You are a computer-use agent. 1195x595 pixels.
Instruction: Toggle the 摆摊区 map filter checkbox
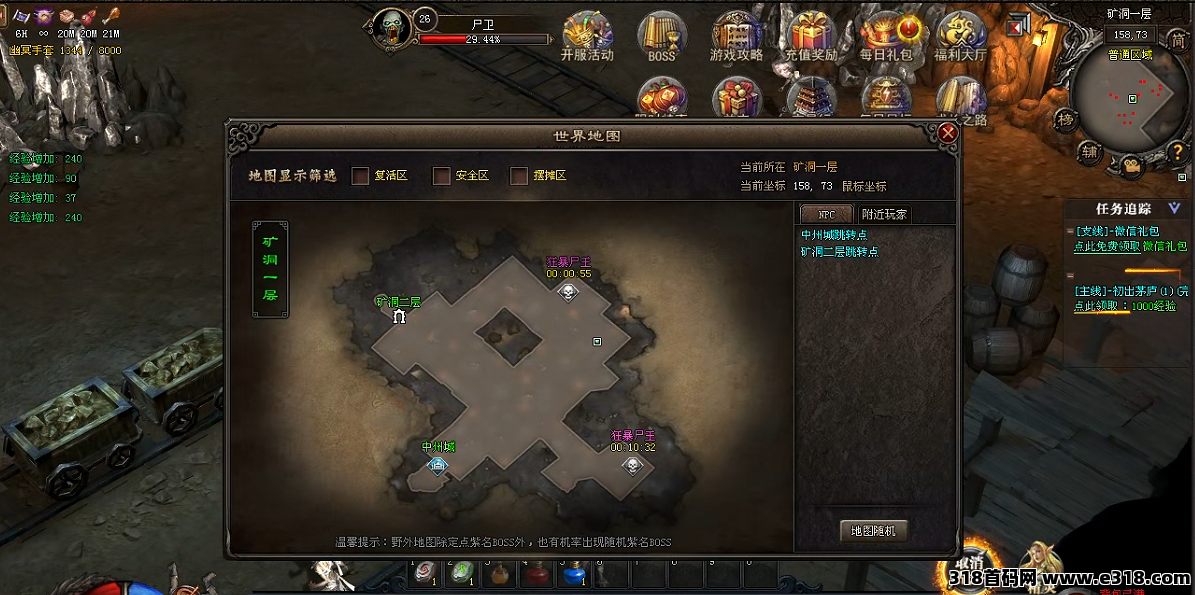coord(519,176)
